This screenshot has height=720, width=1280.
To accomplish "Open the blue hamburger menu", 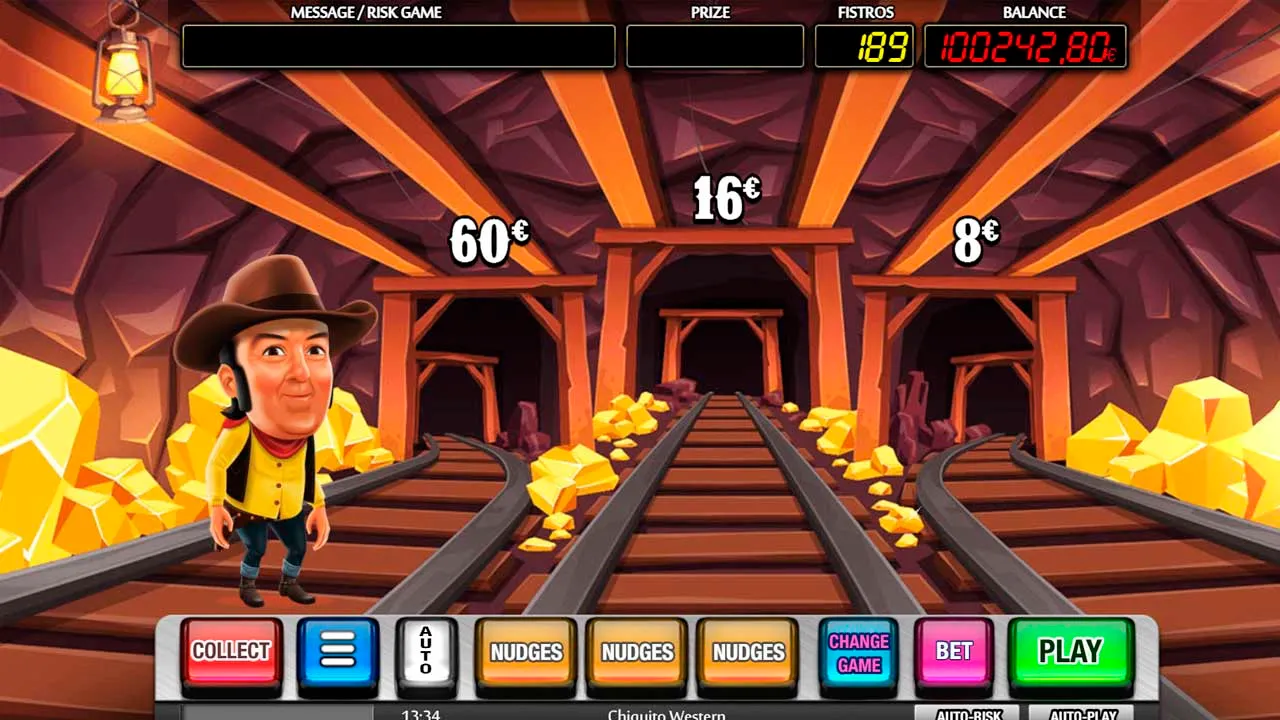I will [x=337, y=651].
